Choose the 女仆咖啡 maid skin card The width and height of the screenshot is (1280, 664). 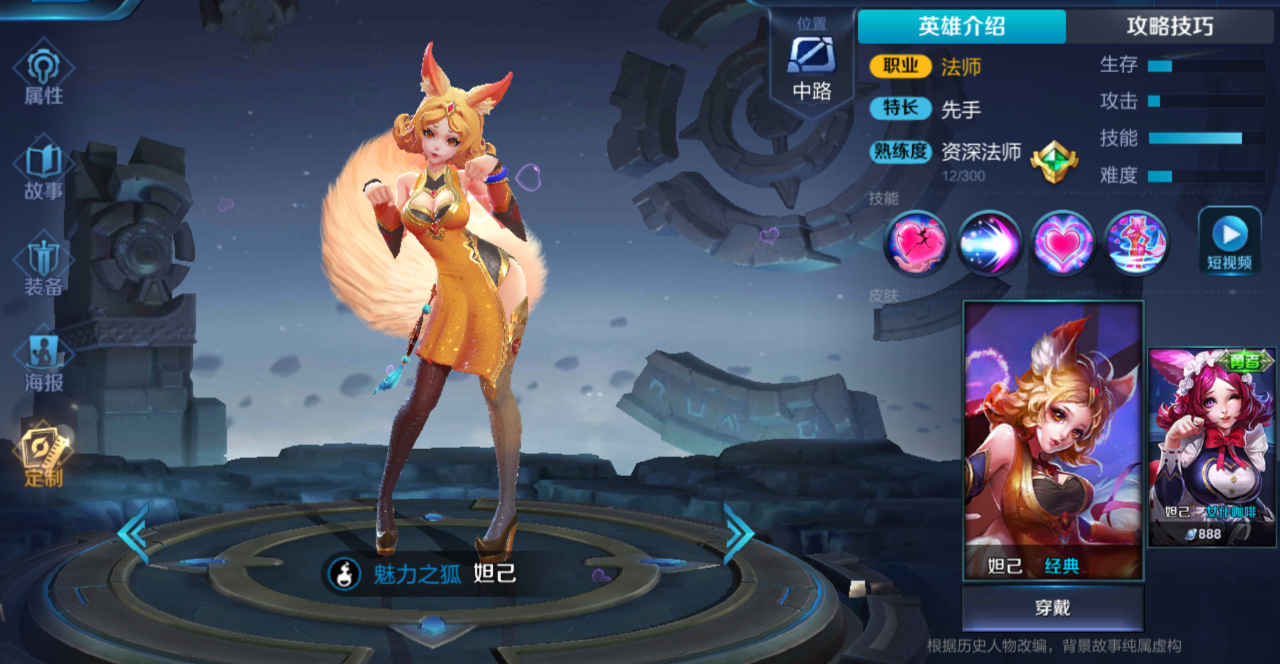coord(1211,446)
